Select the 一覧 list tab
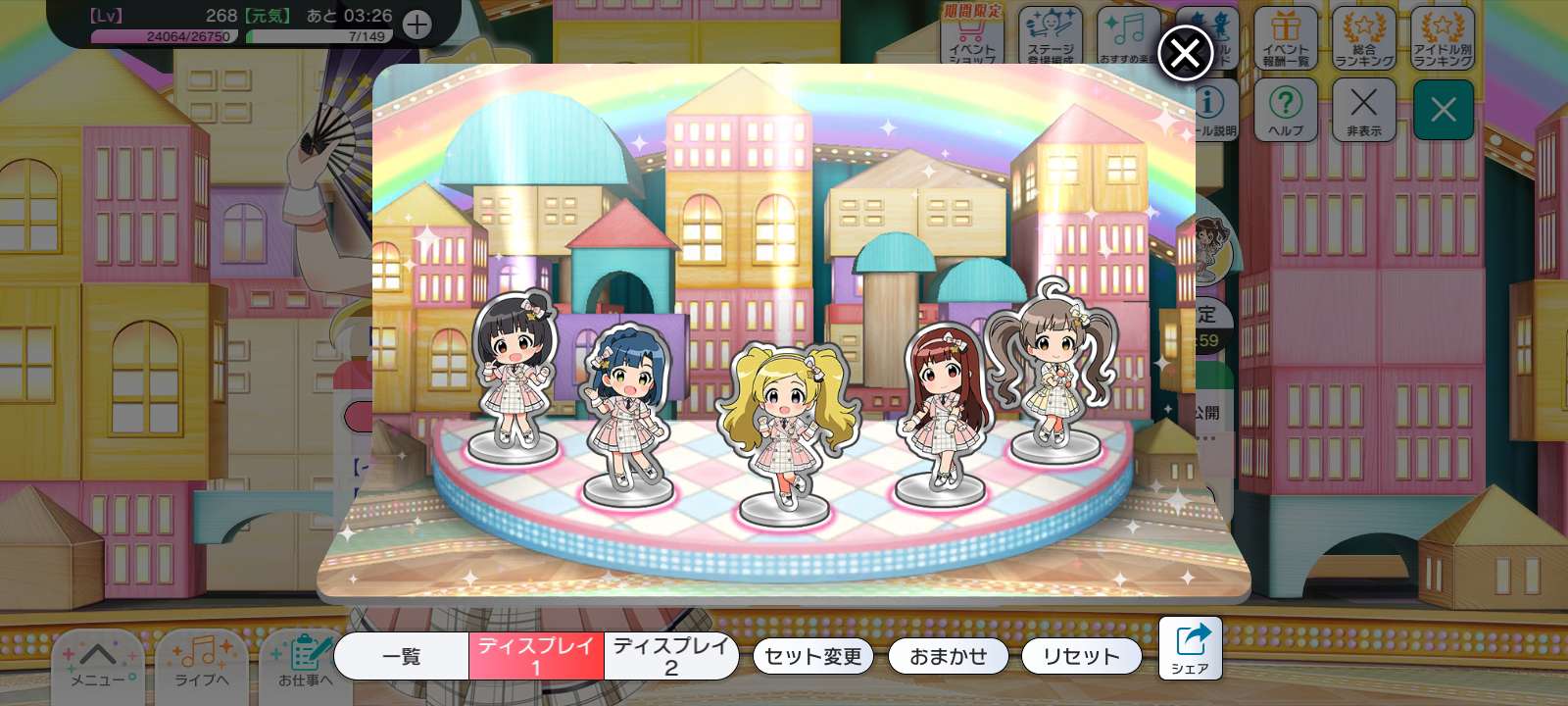Screen dimensions: 1568x706 [401, 656]
